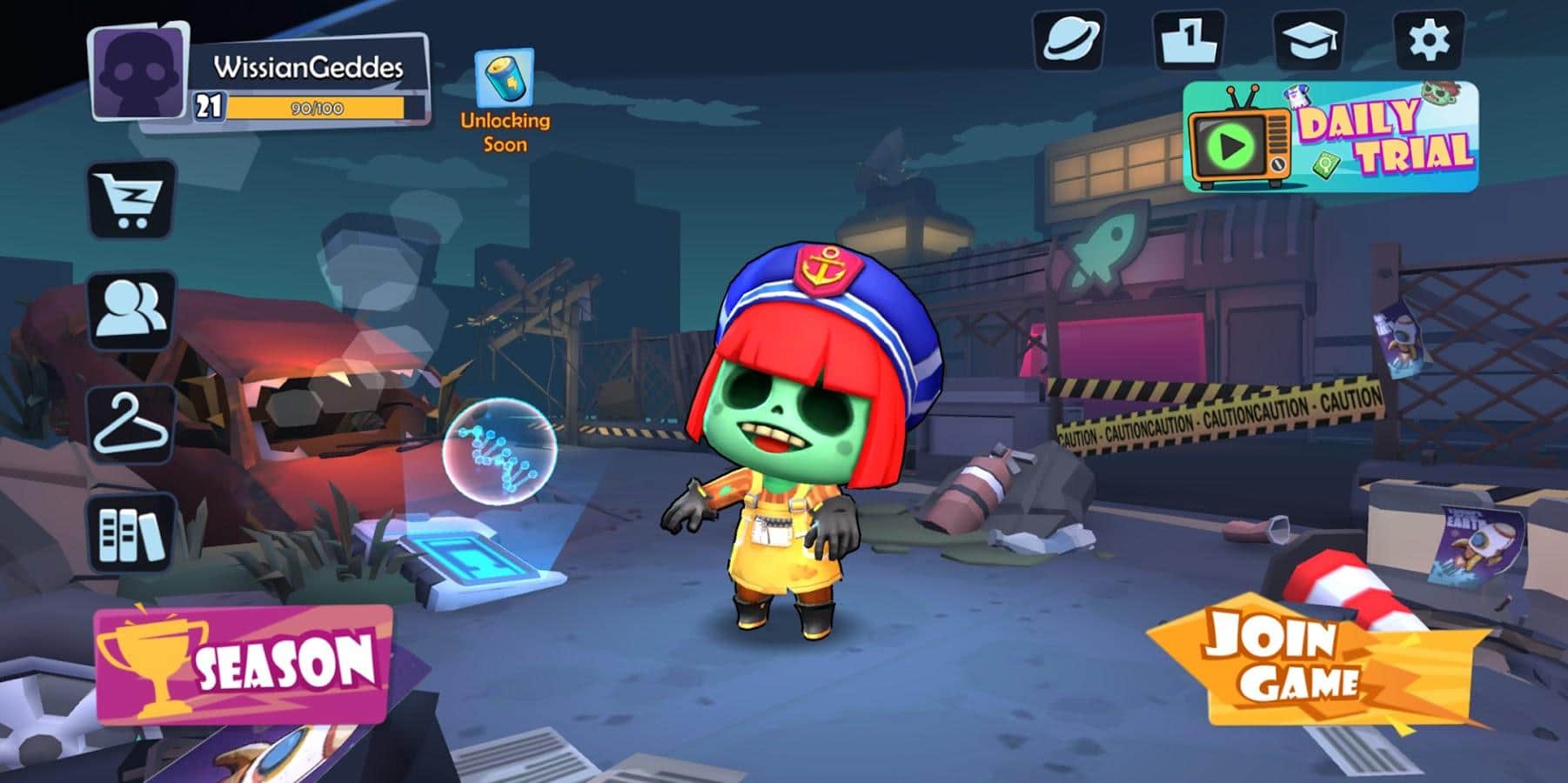Open the graduation cap tutorial icon
The image size is (1568, 783).
click(x=1308, y=40)
